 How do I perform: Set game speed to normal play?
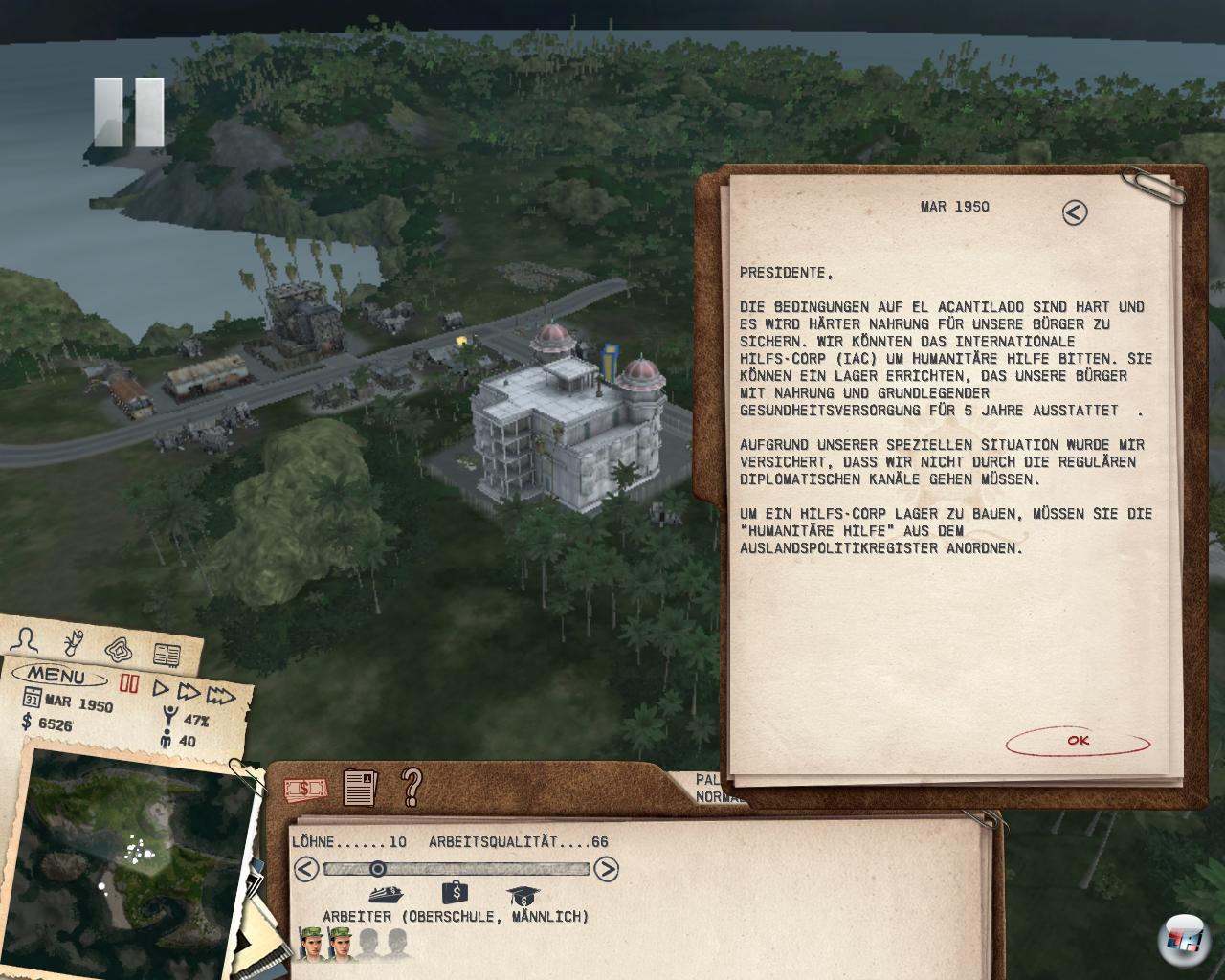pos(161,689)
